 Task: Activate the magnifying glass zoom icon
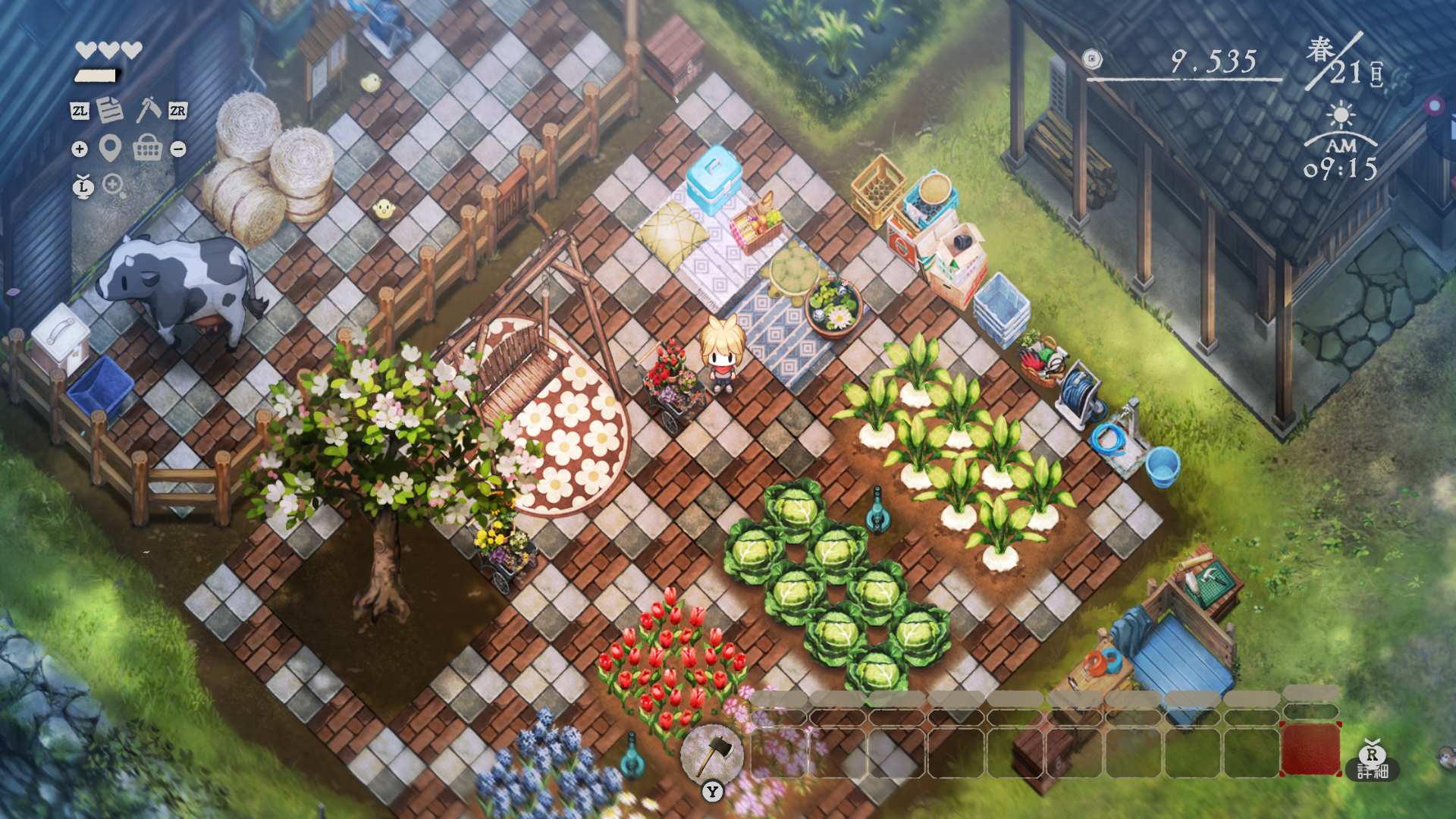pyautogui.click(x=114, y=185)
